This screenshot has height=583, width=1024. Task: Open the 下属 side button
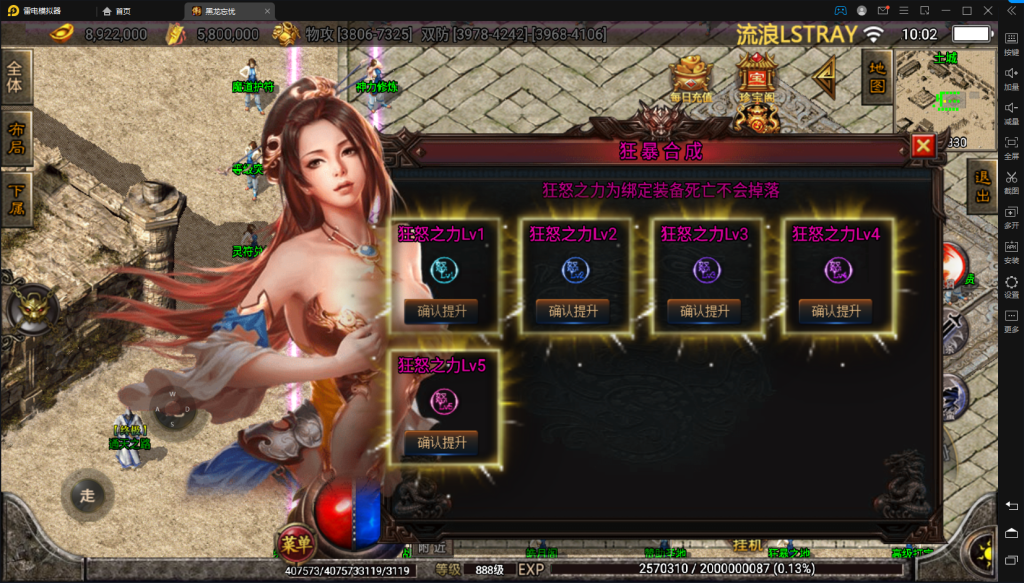15,198
